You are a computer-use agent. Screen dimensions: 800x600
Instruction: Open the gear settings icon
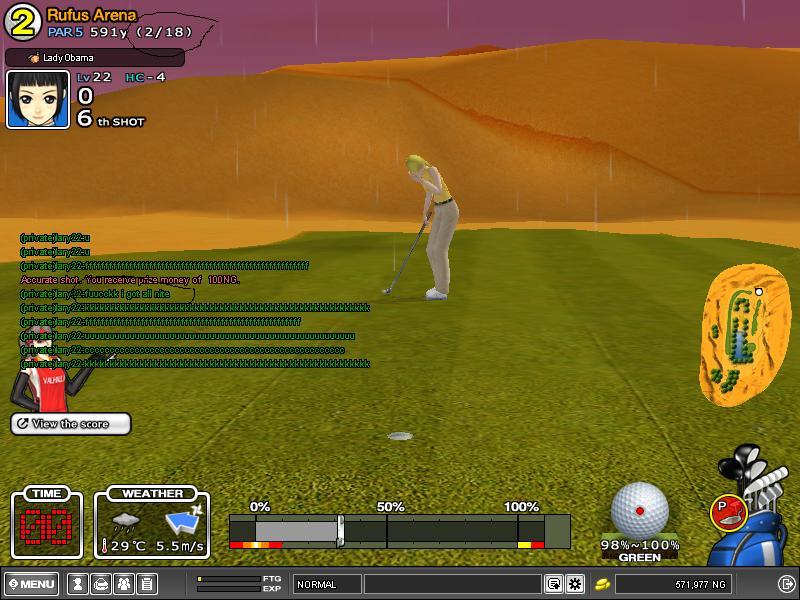click(x=575, y=584)
